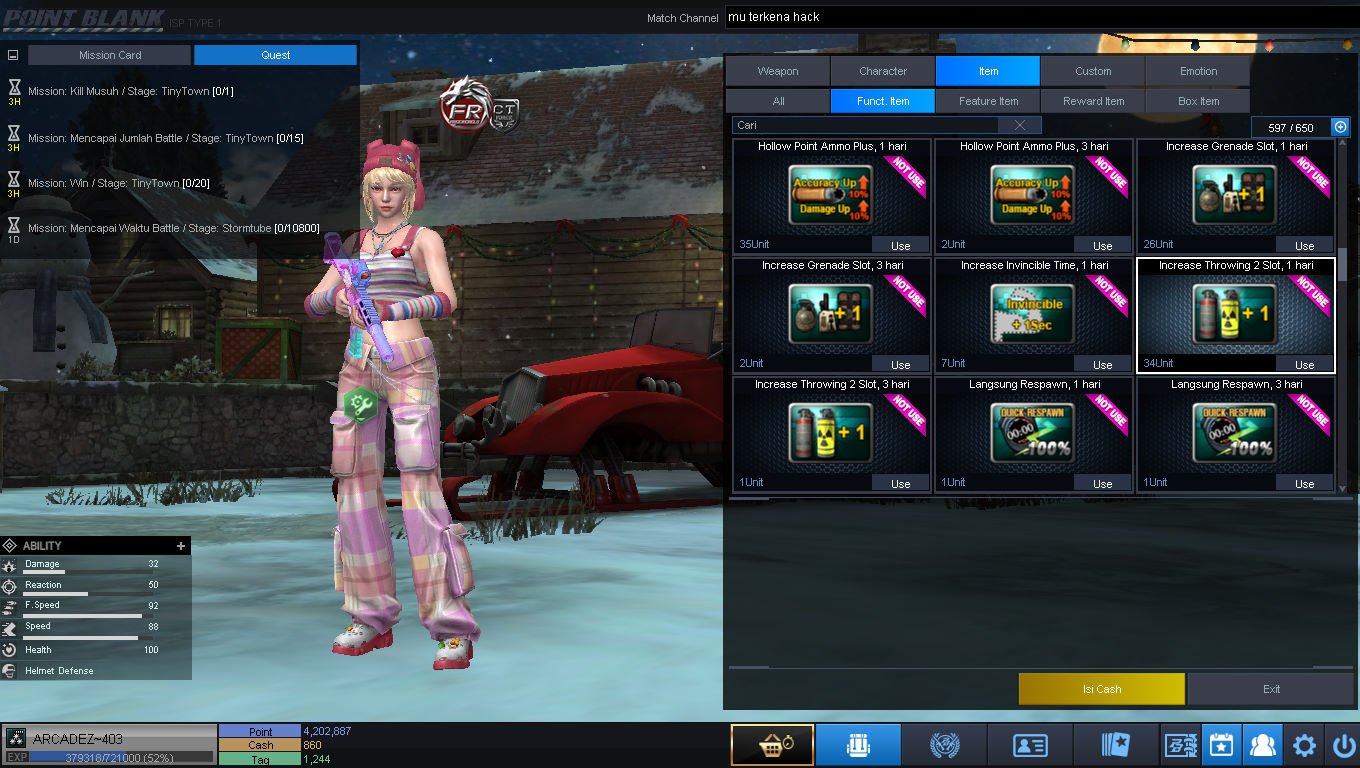Image resolution: width=1360 pixels, height=768 pixels.
Task: Select the Custom tab
Action: (1093, 71)
